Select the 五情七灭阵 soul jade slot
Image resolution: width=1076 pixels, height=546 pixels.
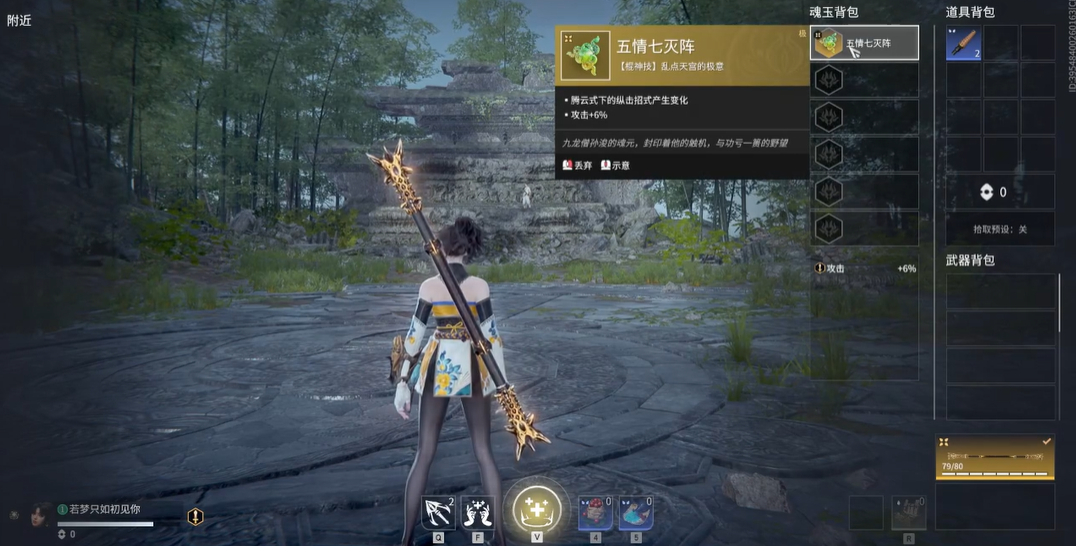coord(864,44)
